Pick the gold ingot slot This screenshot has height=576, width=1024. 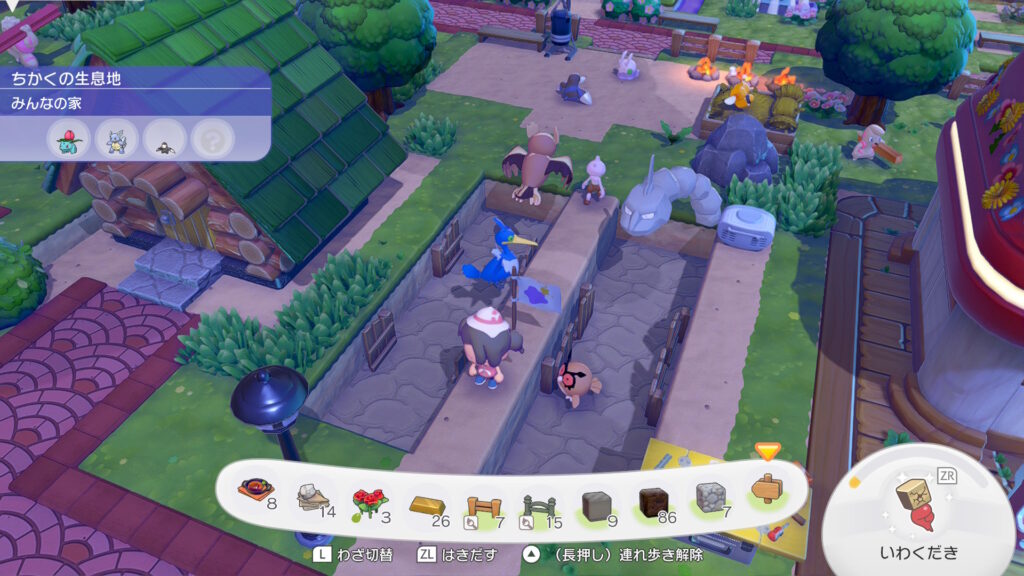tap(426, 494)
